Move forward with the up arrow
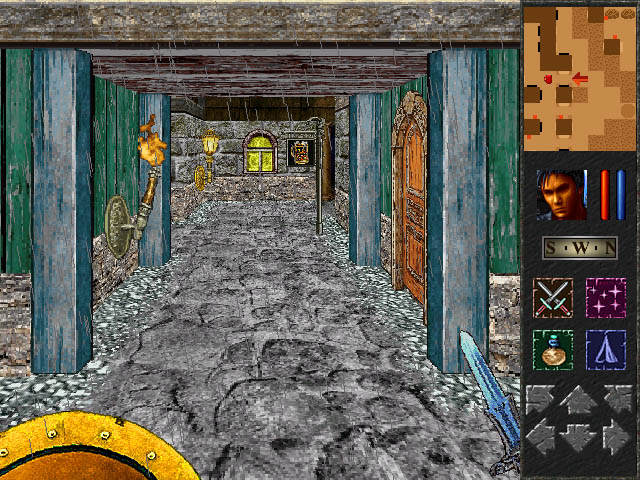 (x=579, y=401)
